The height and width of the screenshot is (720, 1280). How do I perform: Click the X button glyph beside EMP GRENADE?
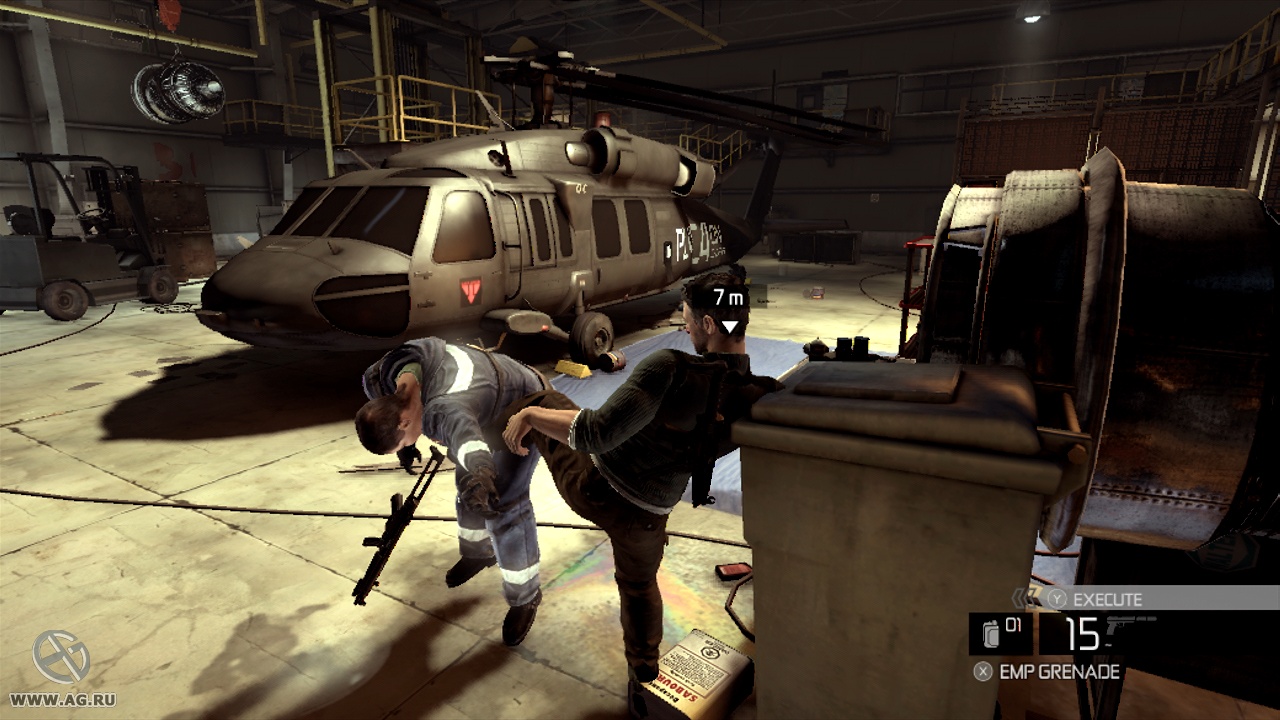tap(983, 671)
